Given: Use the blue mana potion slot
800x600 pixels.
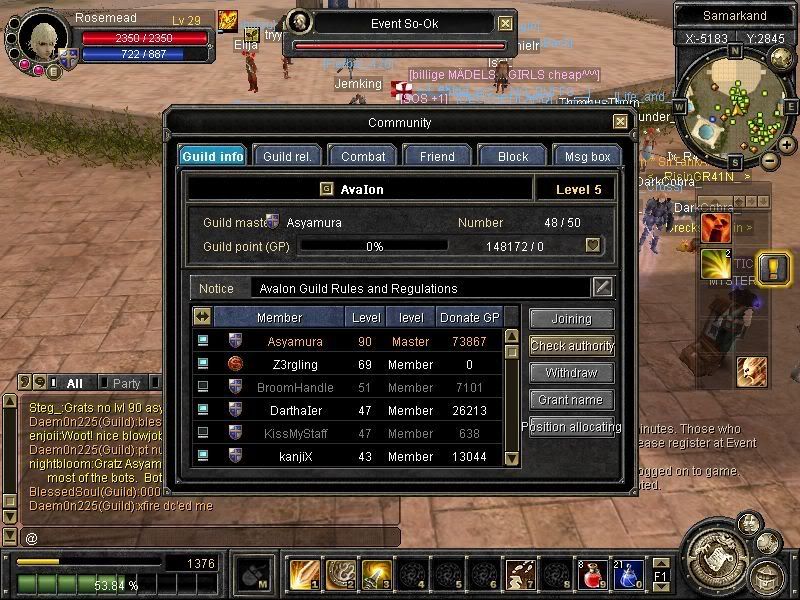Looking at the screenshot, I should 628,576.
